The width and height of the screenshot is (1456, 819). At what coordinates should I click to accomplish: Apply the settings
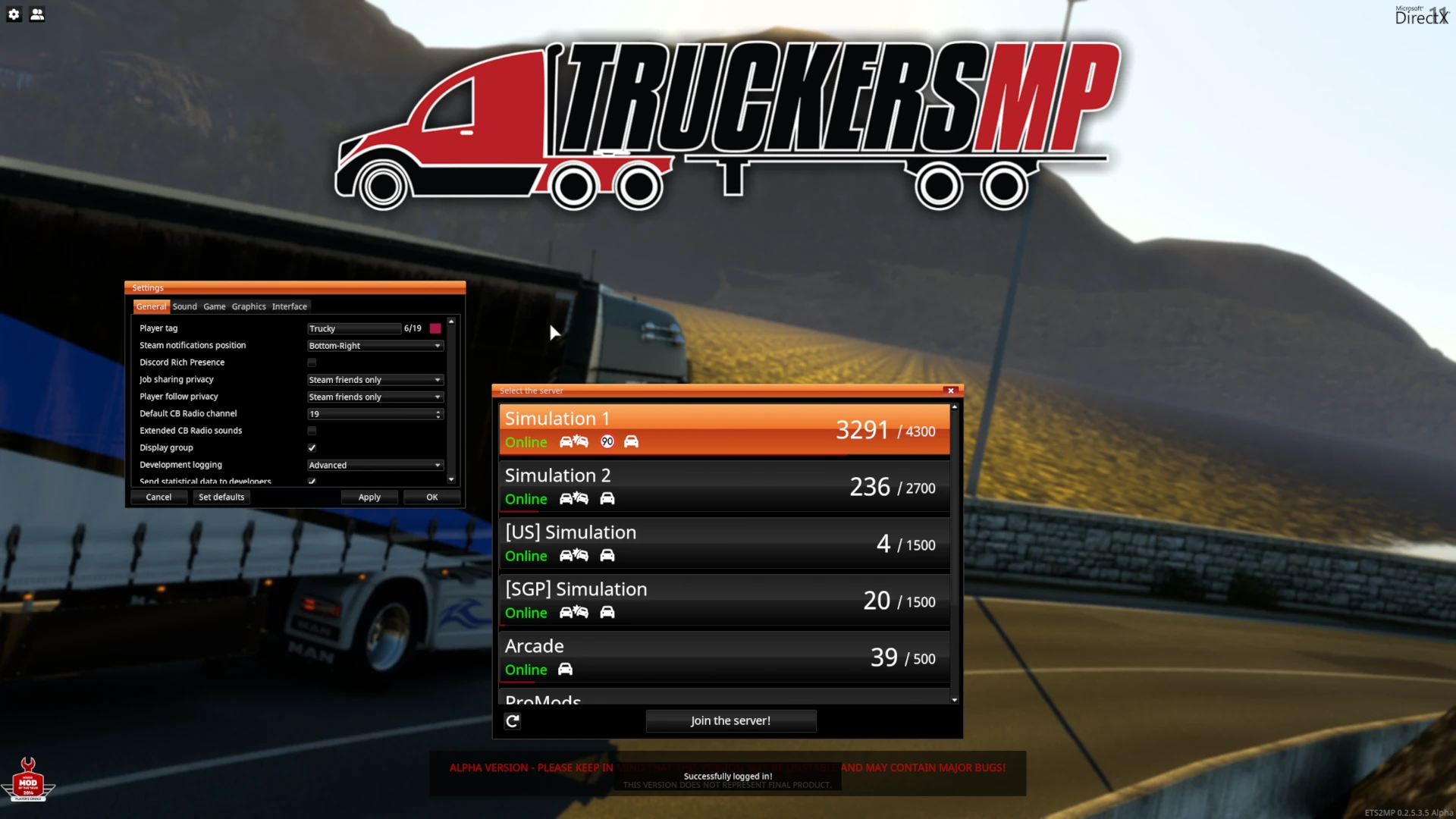[369, 497]
